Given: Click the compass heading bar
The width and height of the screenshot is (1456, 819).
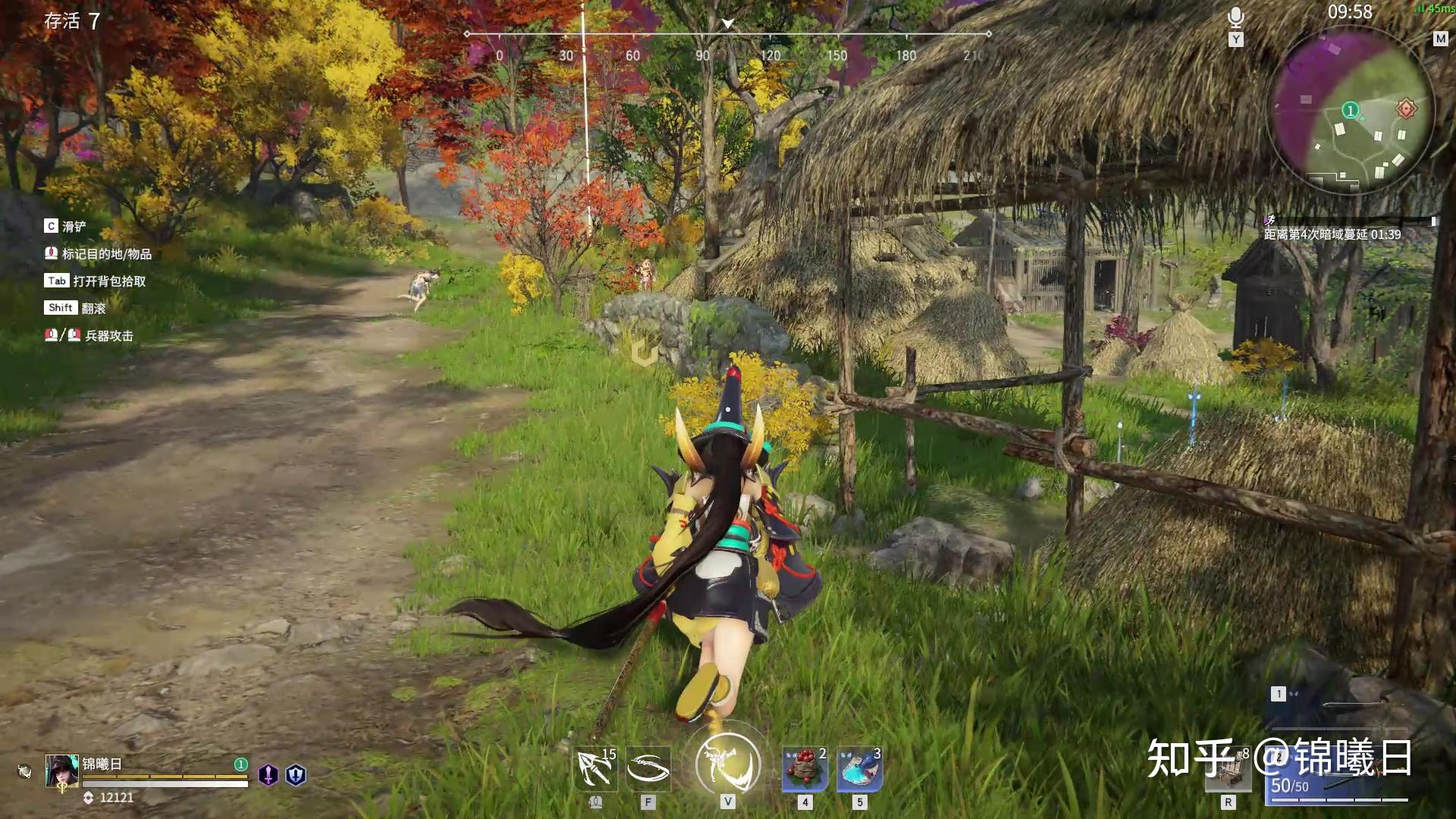Looking at the screenshot, I should coord(728,34).
